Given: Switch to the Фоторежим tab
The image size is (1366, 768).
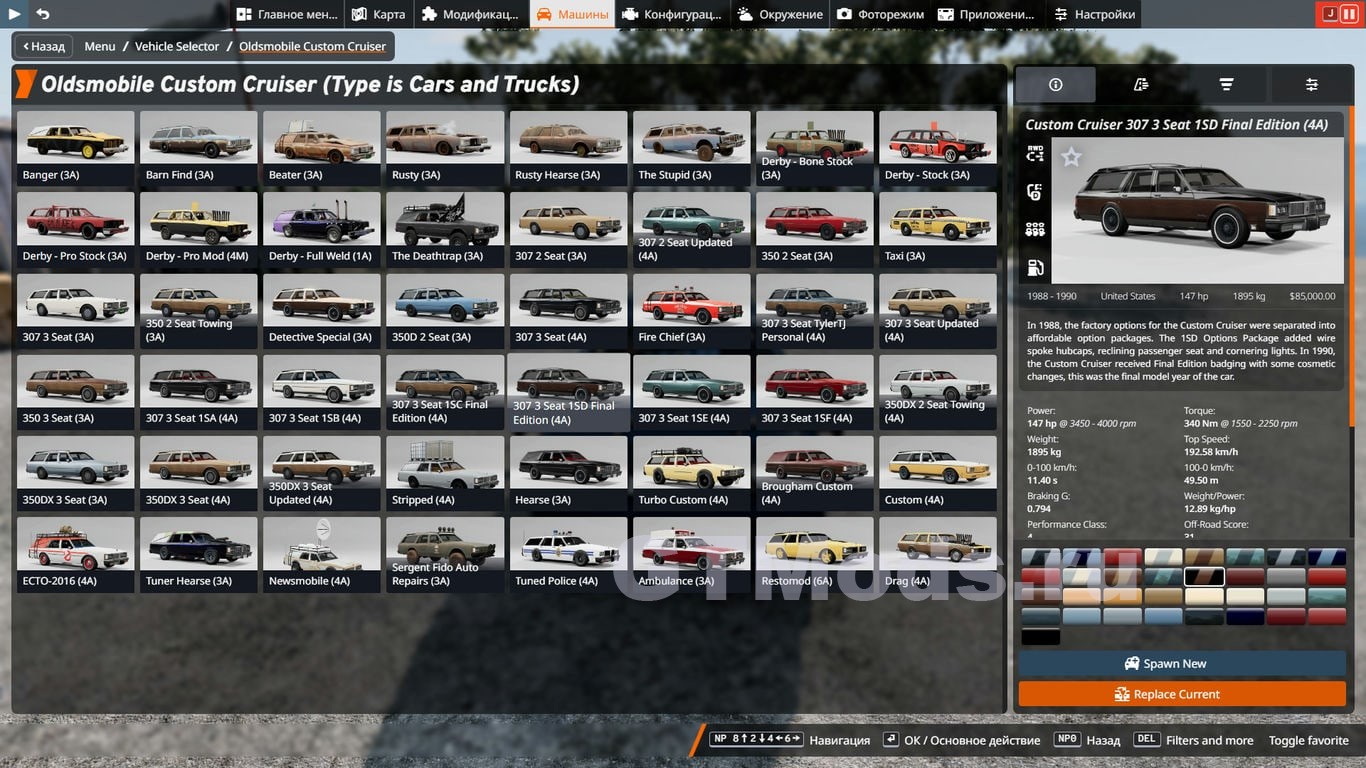Looking at the screenshot, I should [879, 14].
